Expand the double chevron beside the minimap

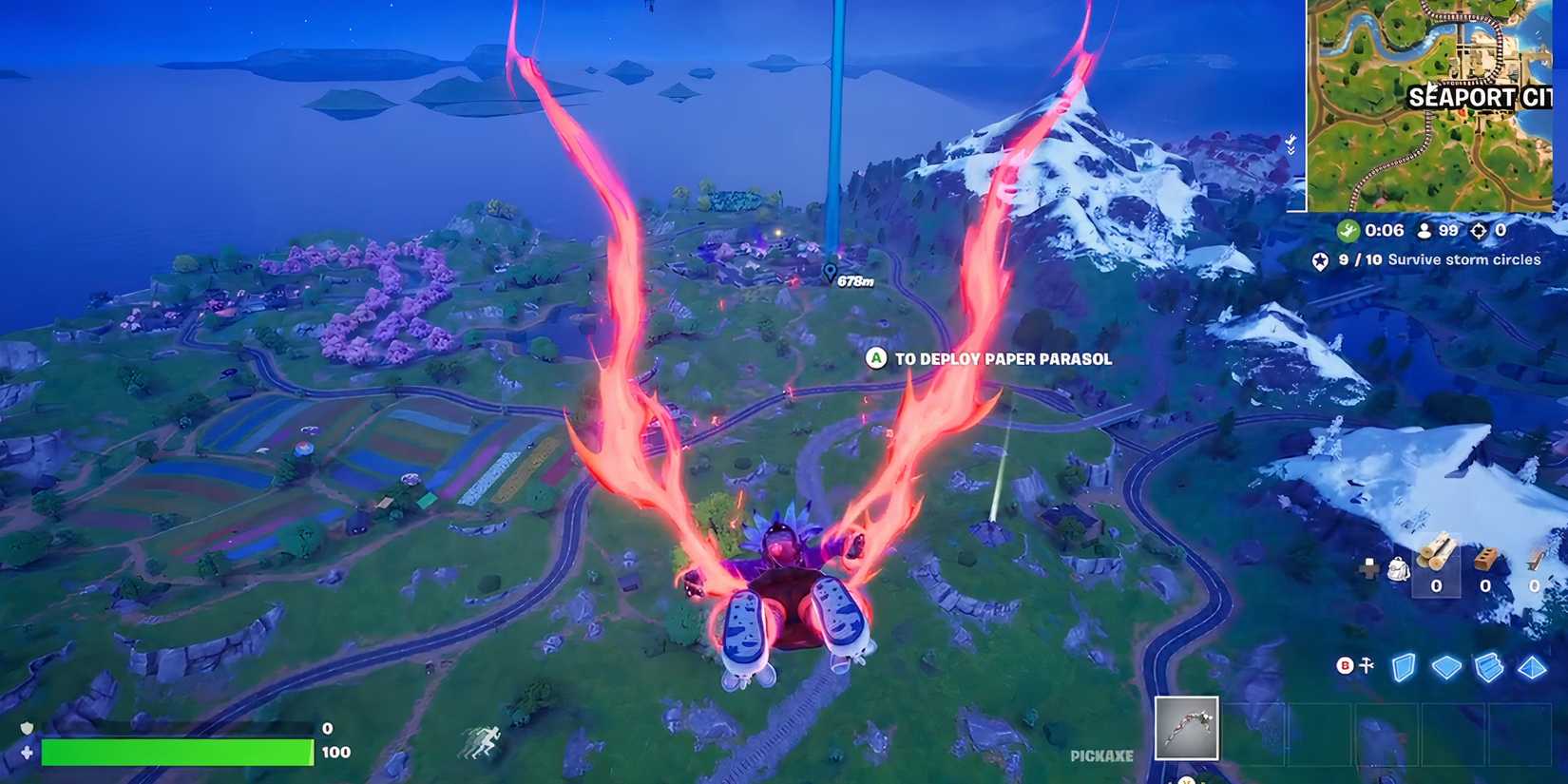click(x=1291, y=144)
